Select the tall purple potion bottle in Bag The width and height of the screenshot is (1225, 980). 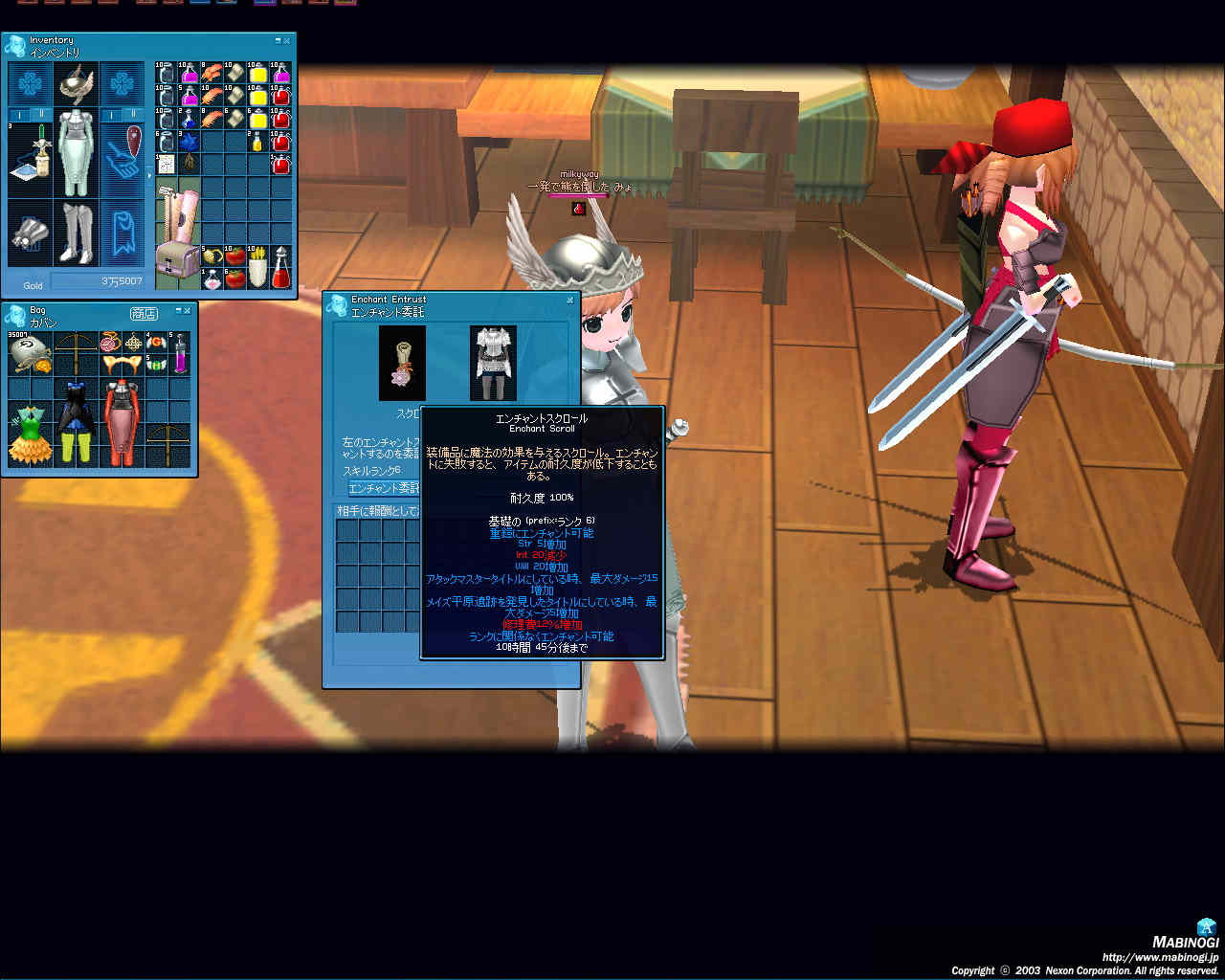[x=179, y=353]
